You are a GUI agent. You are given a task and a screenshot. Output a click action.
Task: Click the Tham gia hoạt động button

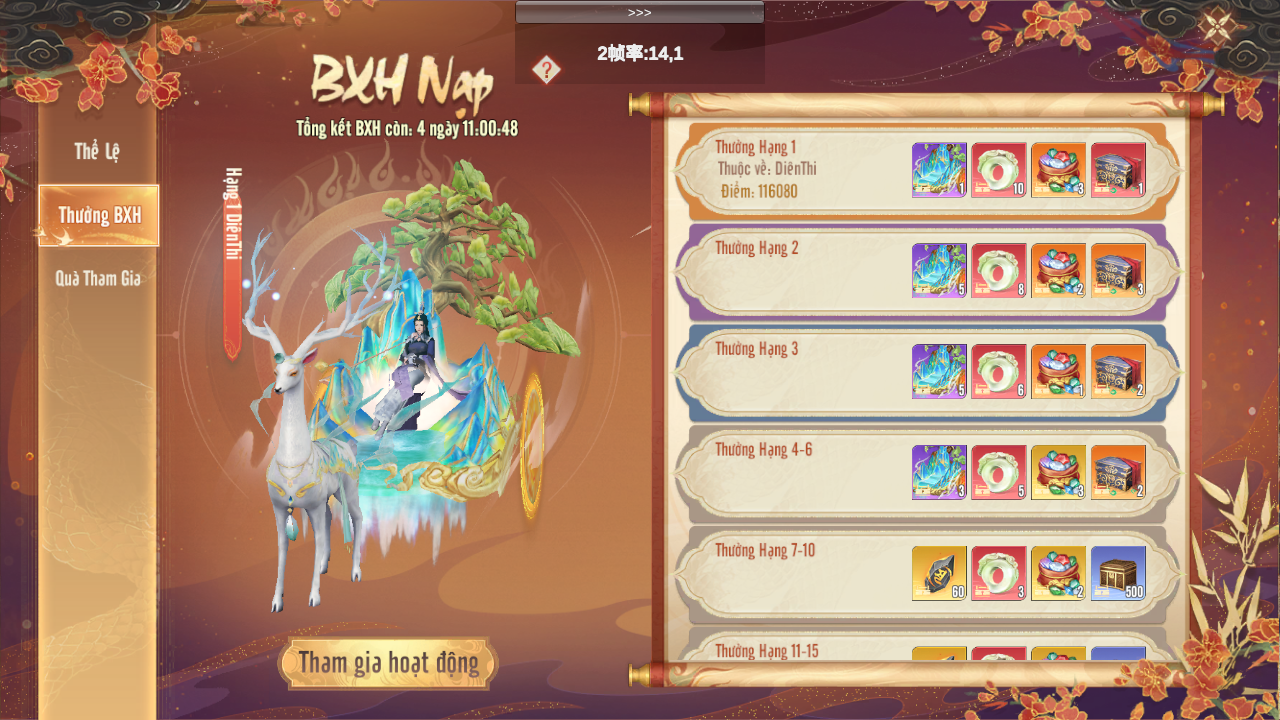[x=388, y=663]
